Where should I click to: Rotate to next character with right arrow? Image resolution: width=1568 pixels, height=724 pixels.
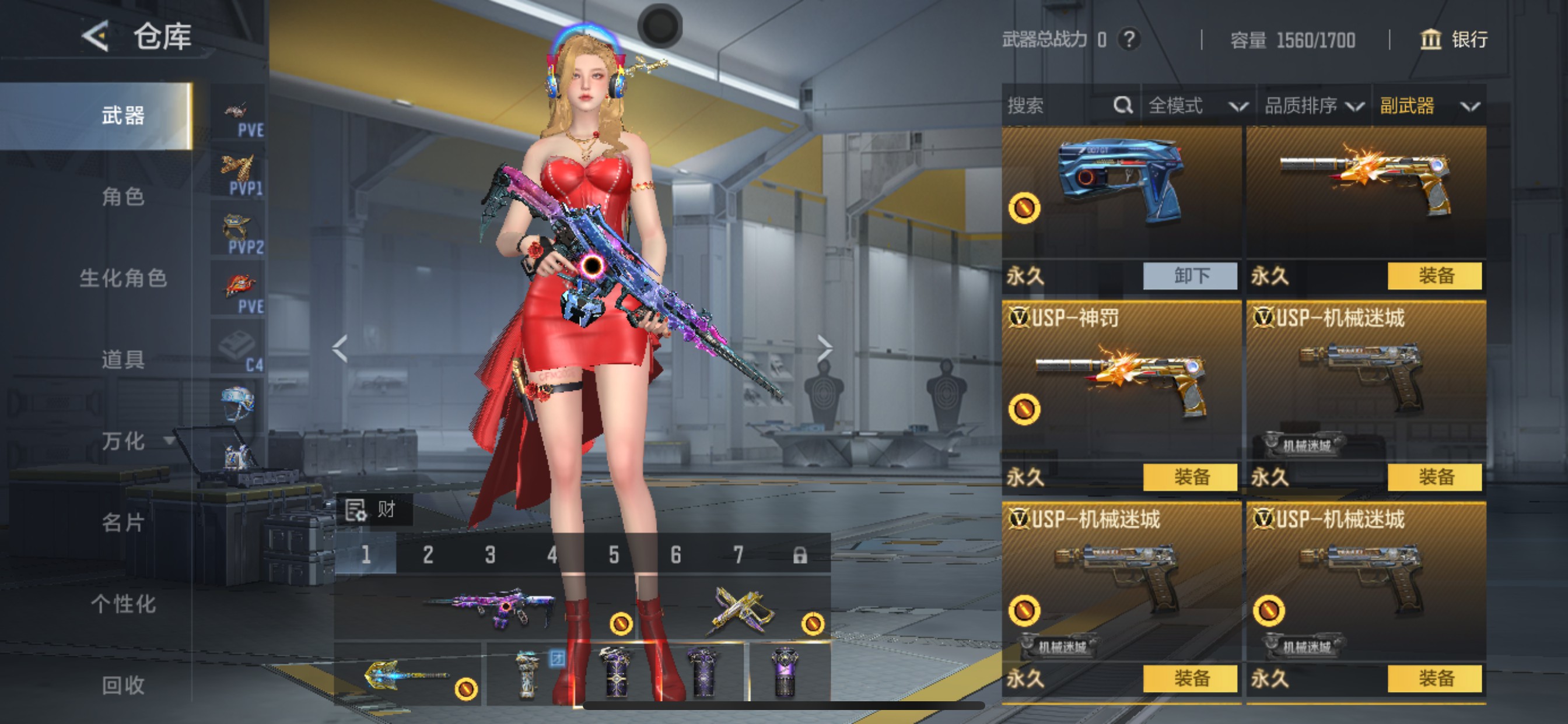click(824, 349)
